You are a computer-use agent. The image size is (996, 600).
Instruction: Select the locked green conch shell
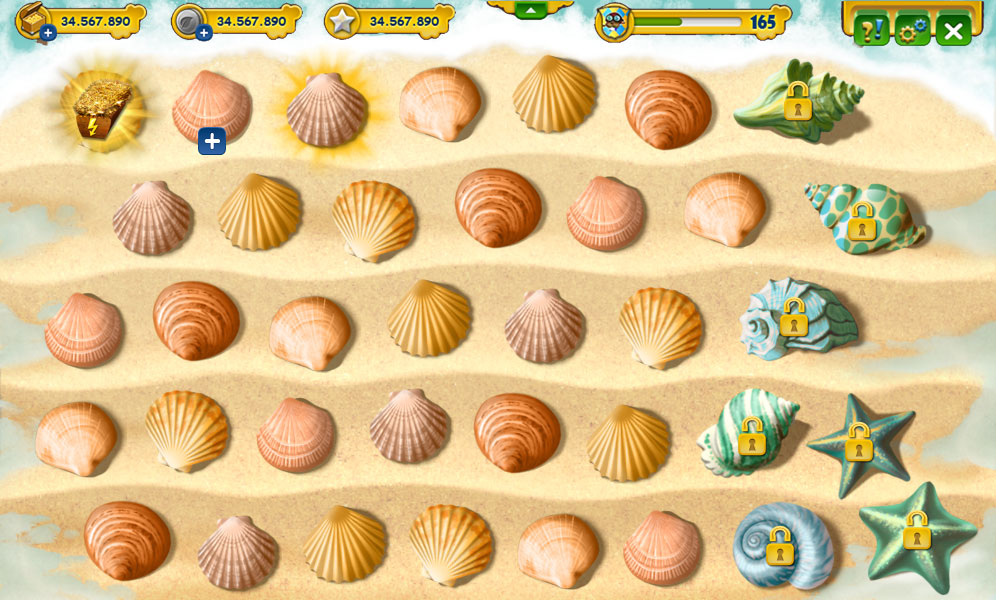[798, 101]
